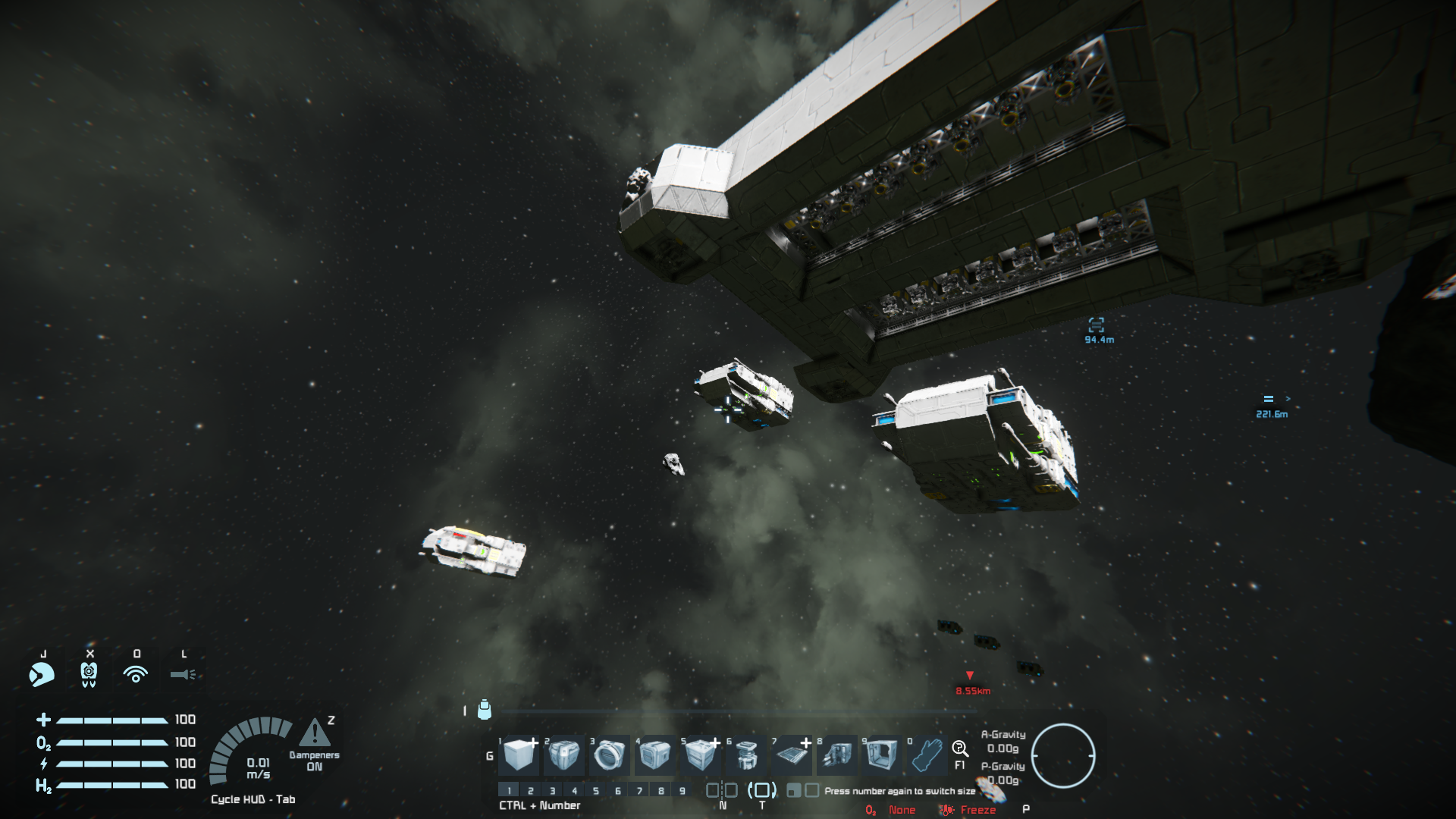Turn on the flashlight icon
1456x819 pixels.
pyautogui.click(x=183, y=674)
